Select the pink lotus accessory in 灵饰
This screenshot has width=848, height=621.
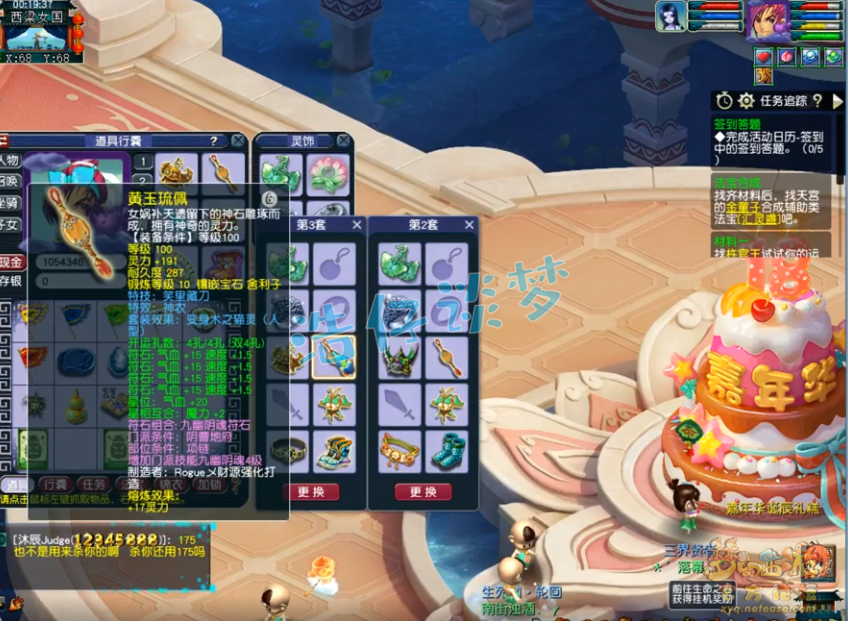(x=326, y=172)
